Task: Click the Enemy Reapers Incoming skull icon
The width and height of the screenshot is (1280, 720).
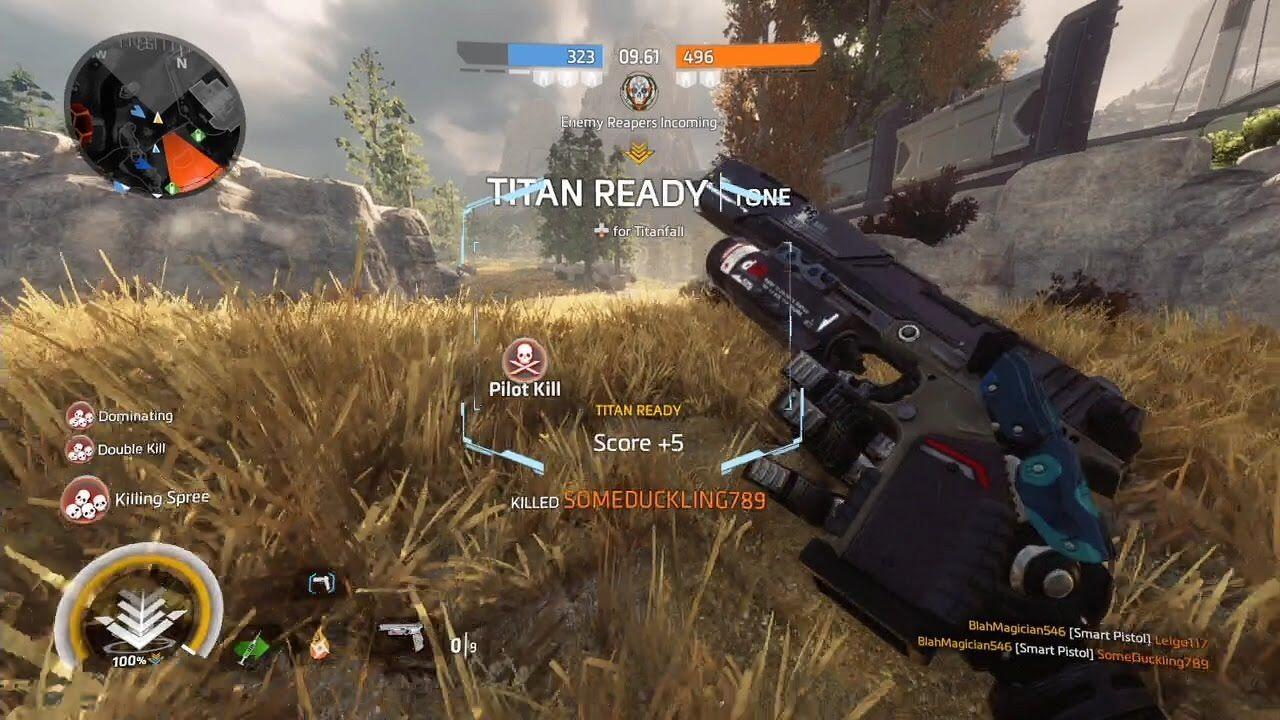Action: [638, 92]
